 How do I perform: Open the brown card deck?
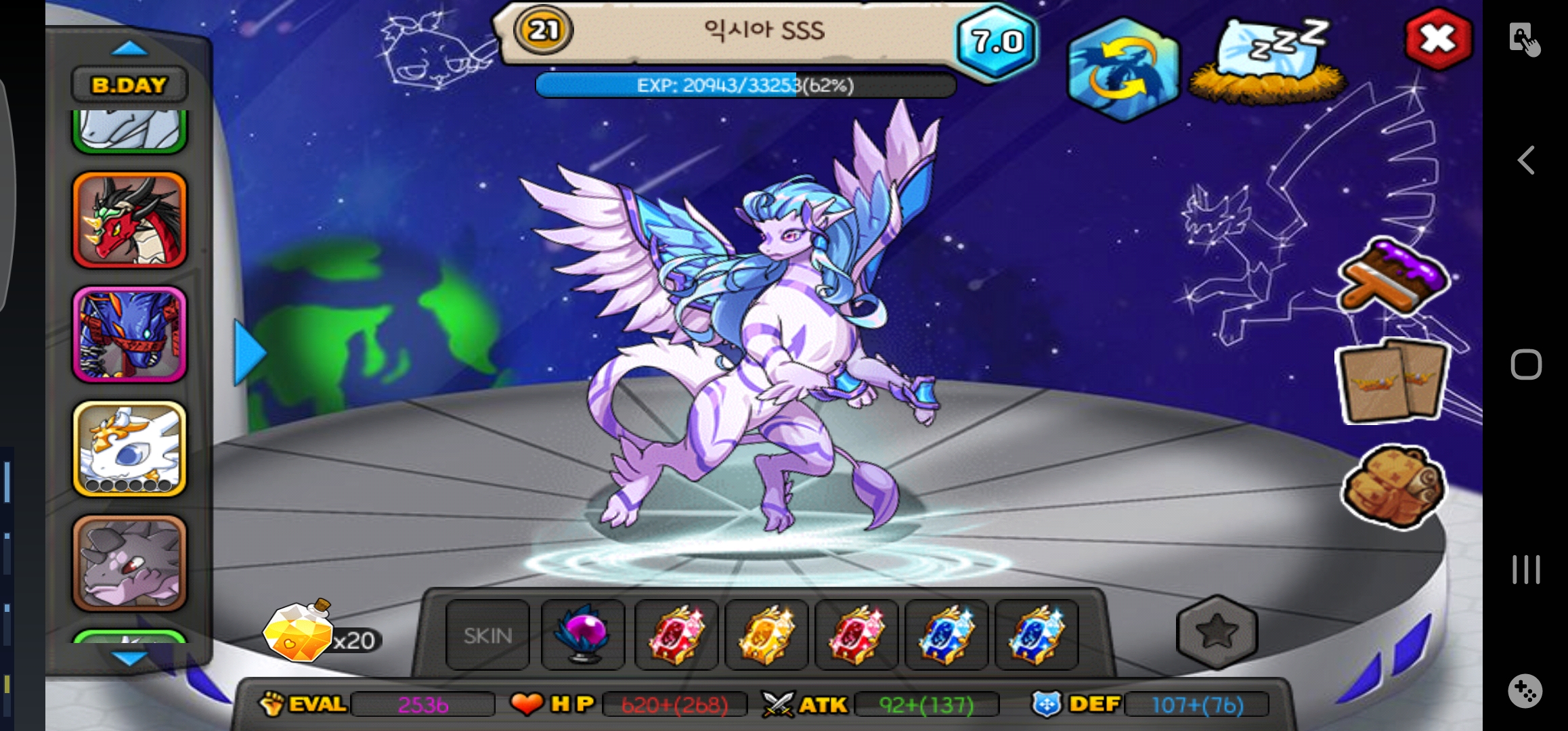(x=1393, y=382)
